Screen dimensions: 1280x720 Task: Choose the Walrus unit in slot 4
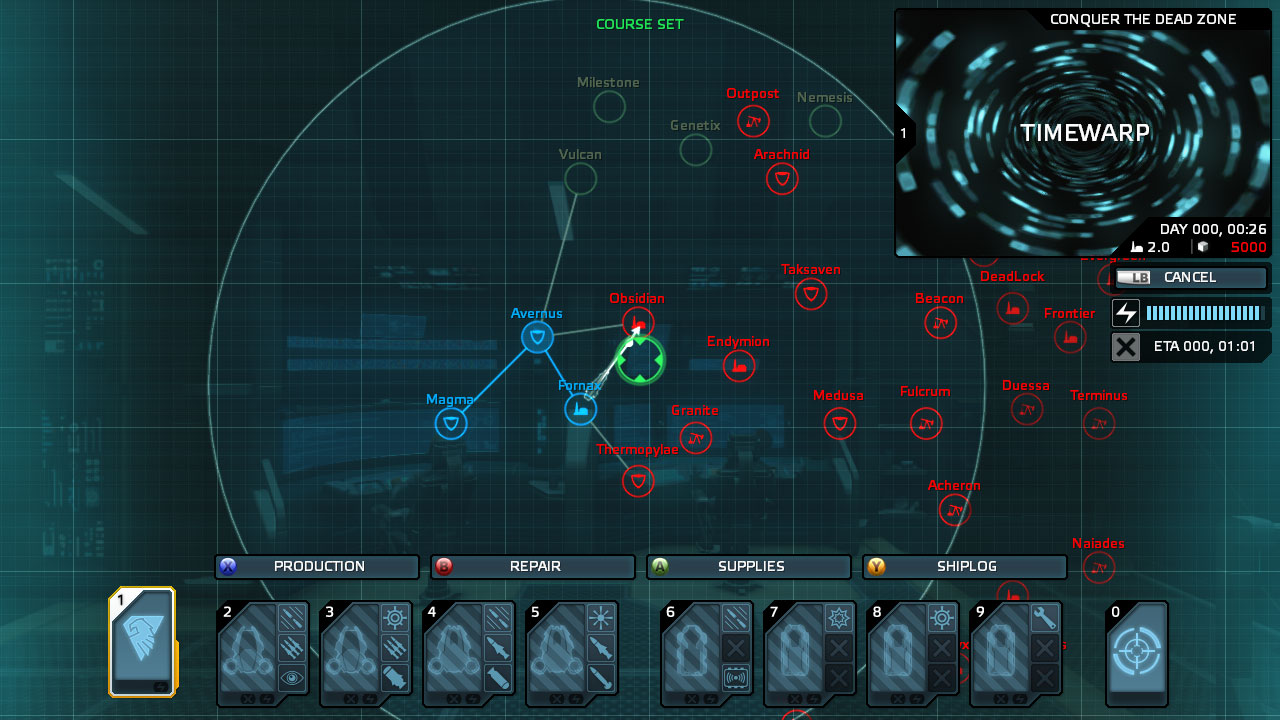click(x=469, y=654)
